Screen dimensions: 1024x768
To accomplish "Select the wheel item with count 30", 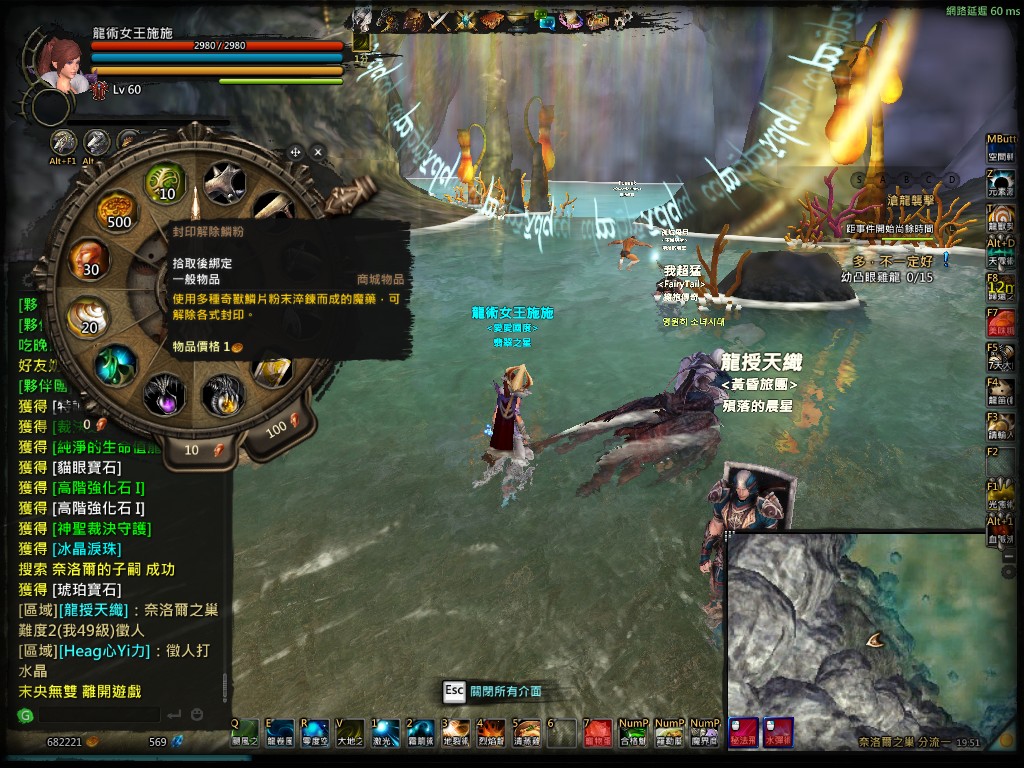I will point(89,259).
